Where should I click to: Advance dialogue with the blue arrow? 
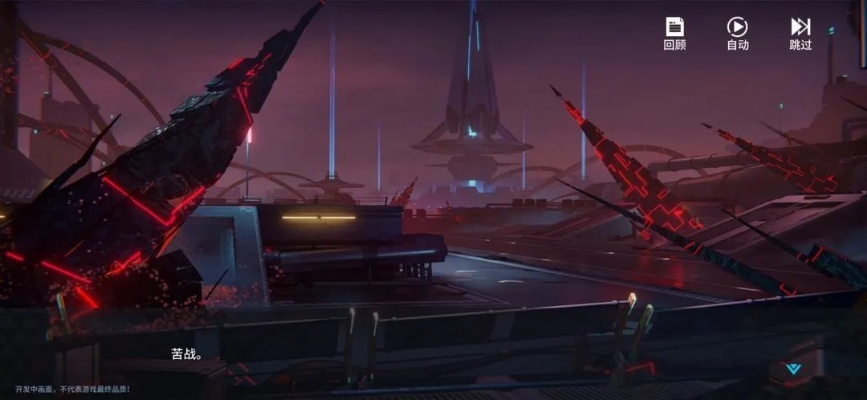click(x=793, y=368)
